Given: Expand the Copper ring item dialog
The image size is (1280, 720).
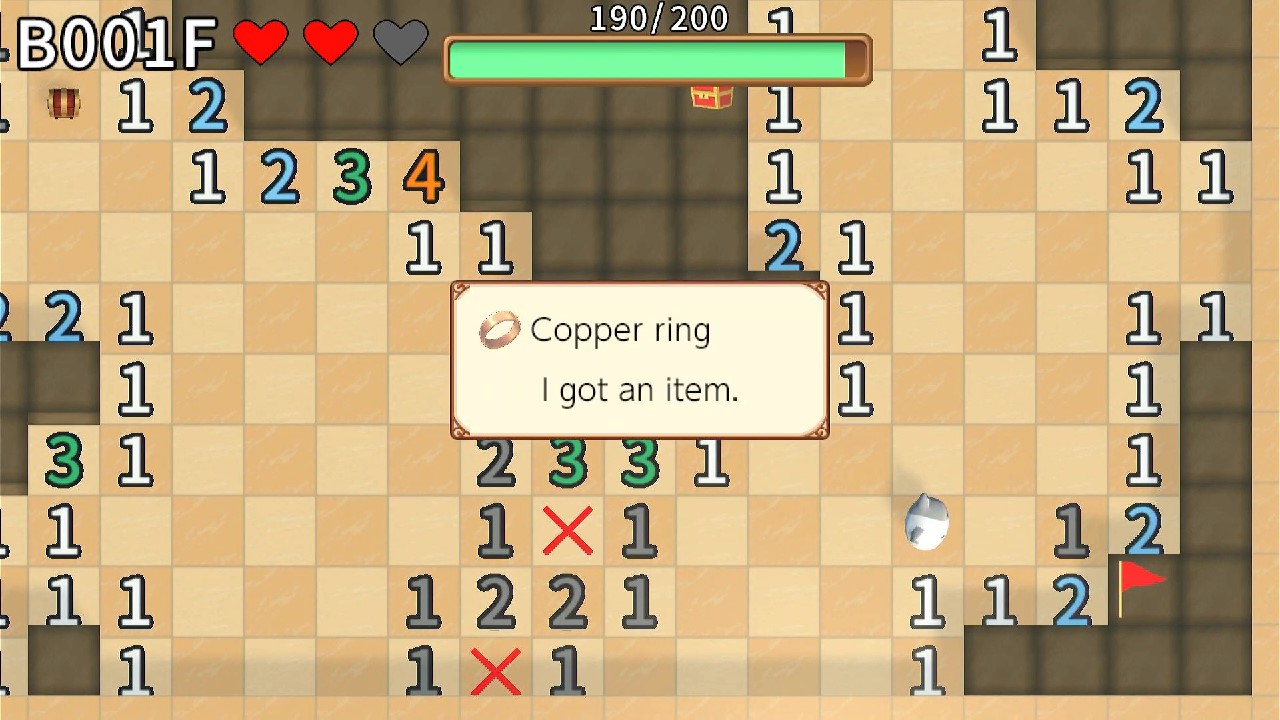Looking at the screenshot, I should pyautogui.click(x=638, y=360).
